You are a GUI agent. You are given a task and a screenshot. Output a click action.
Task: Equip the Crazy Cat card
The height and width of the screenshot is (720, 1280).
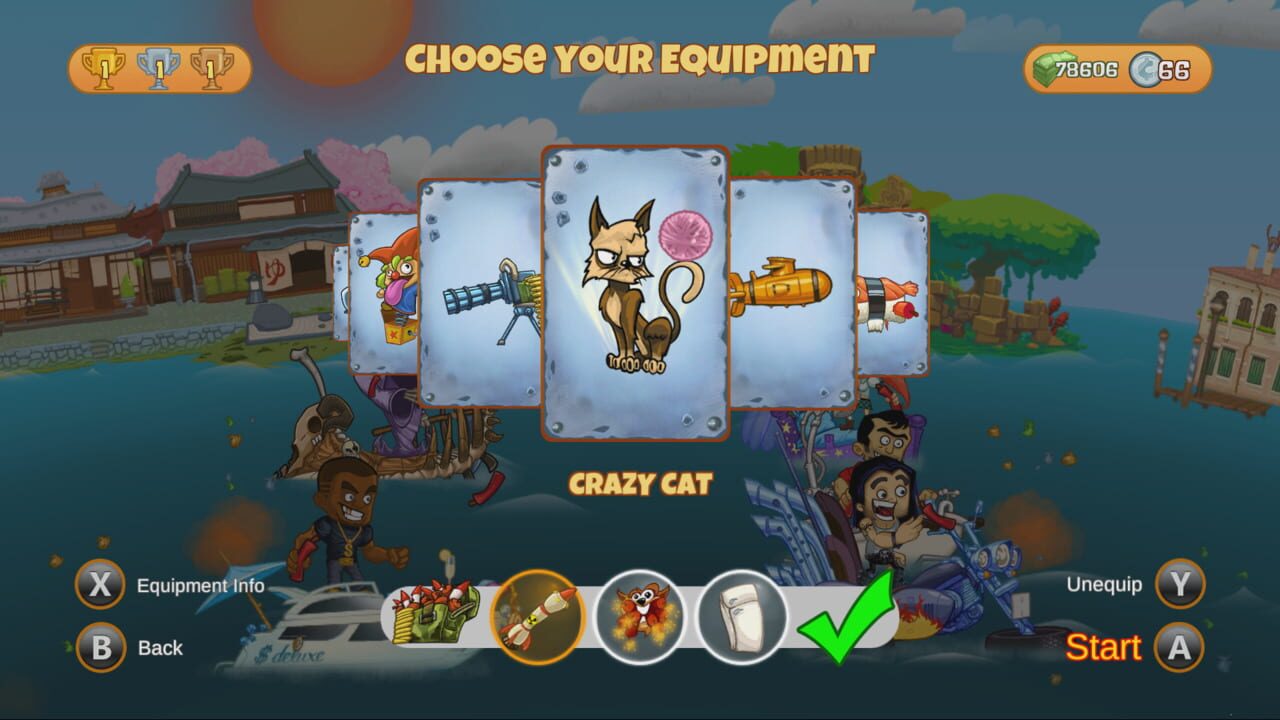tap(635, 290)
